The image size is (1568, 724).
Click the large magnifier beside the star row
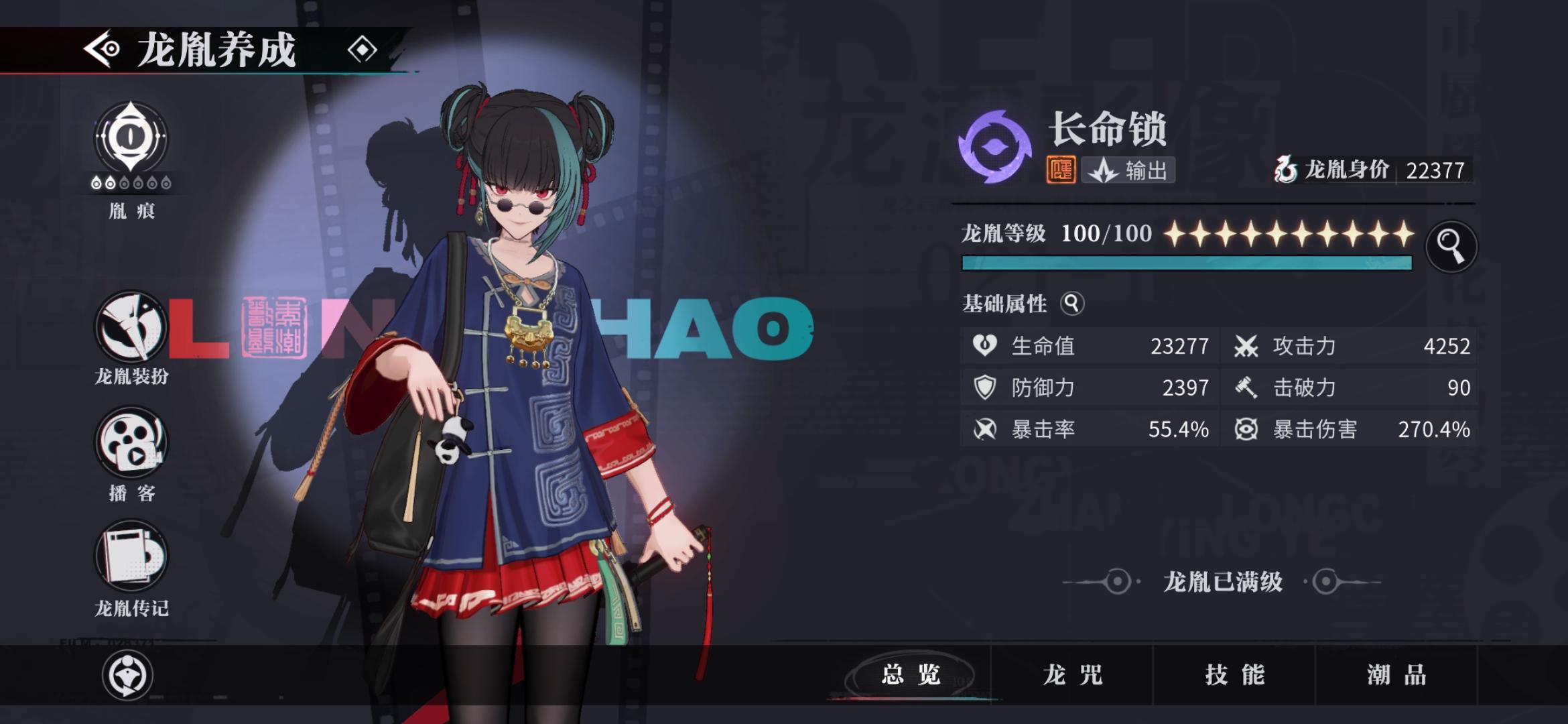pyautogui.click(x=1451, y=247)
